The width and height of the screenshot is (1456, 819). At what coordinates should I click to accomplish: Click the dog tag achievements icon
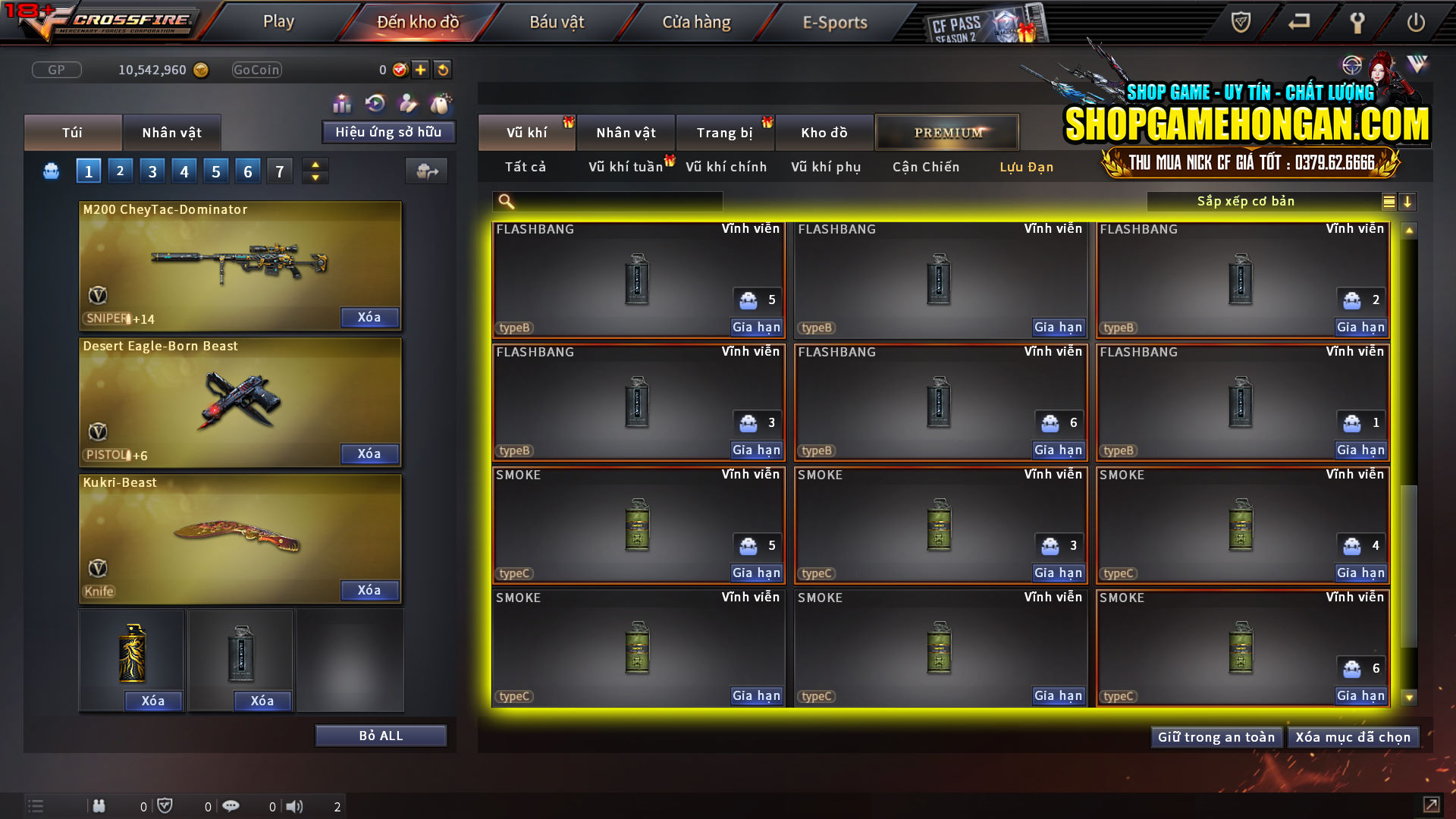pyautogui.click(x=441, y=102)
